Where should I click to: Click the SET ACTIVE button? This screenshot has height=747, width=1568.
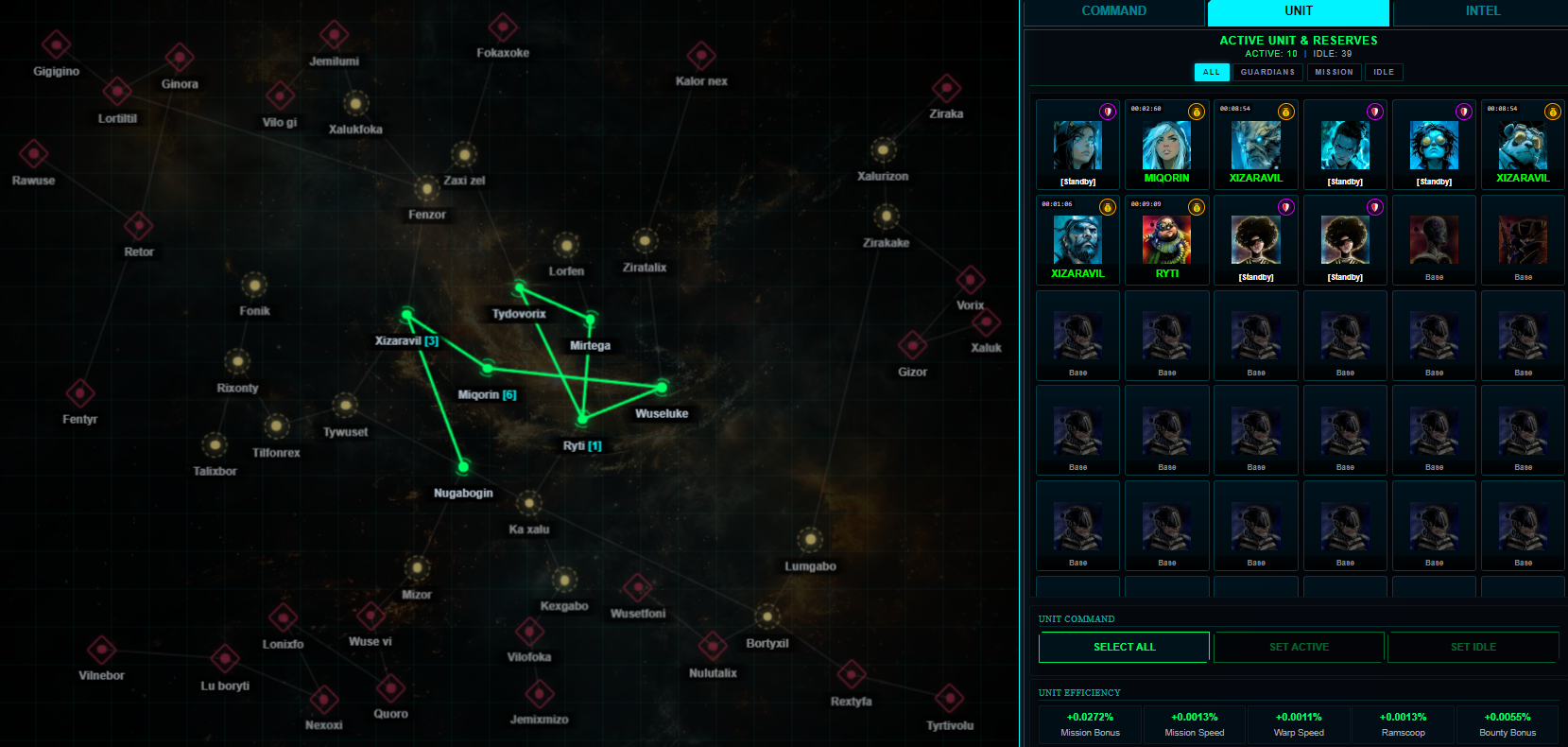click(x=1299, y=647)
